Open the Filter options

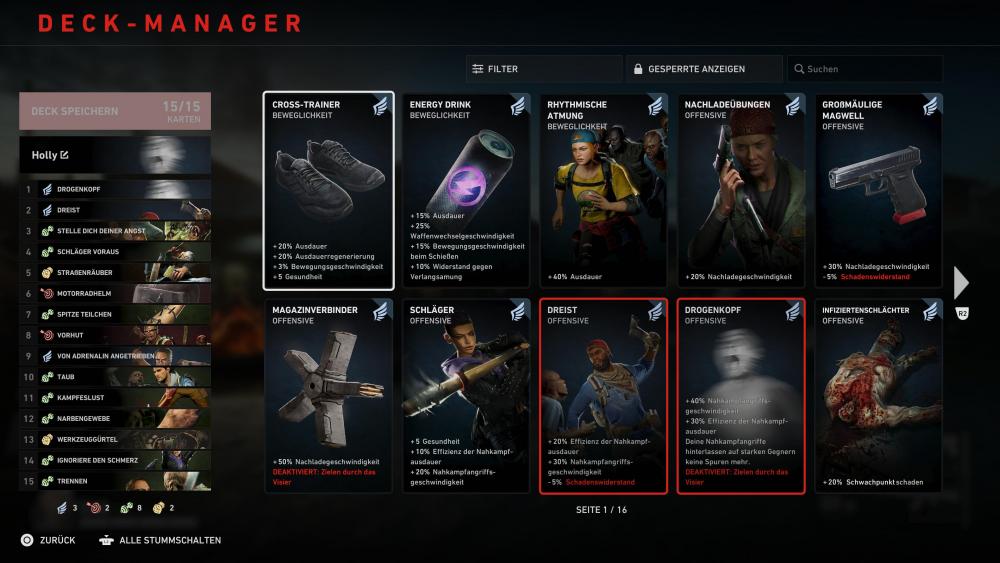coord(542,69)
